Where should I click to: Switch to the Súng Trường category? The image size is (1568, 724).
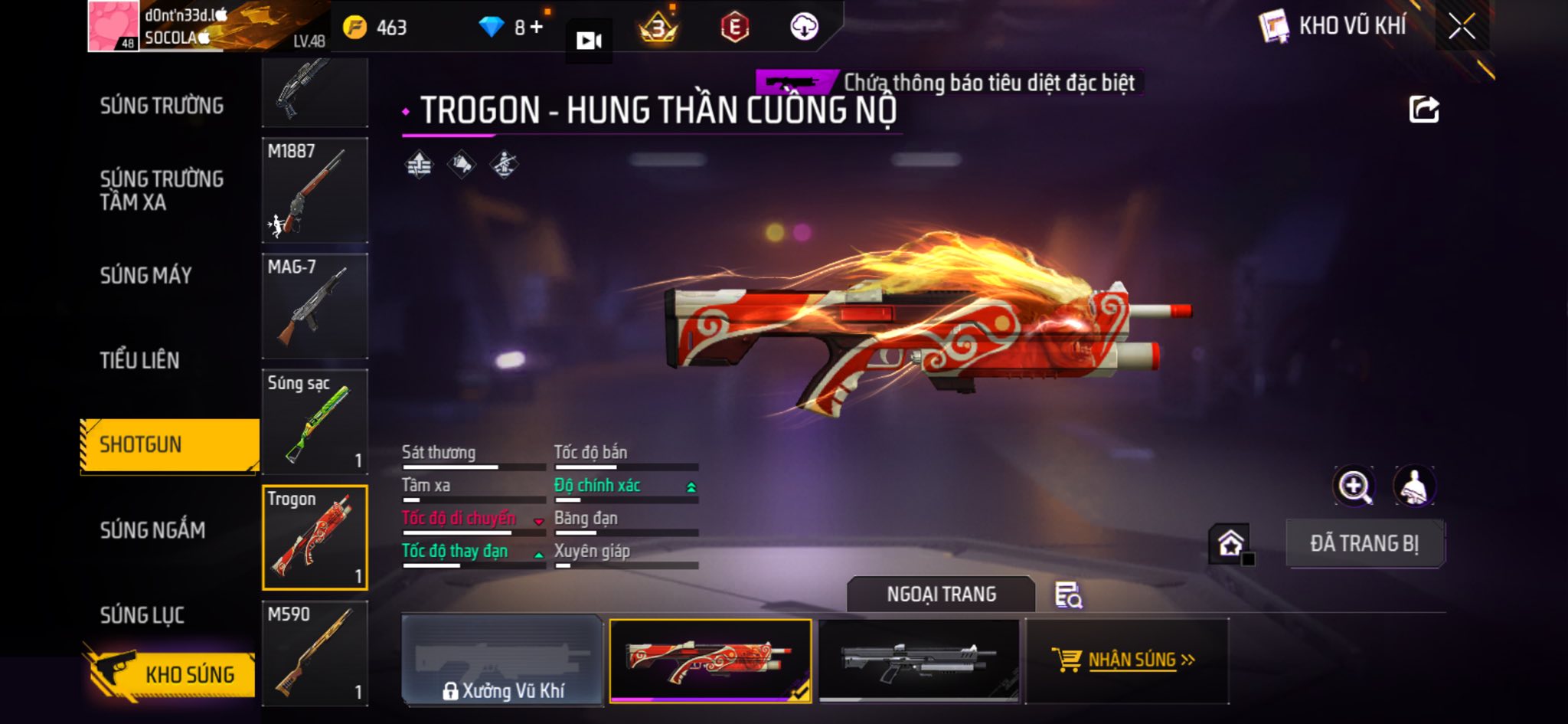(x=162, y=106)
